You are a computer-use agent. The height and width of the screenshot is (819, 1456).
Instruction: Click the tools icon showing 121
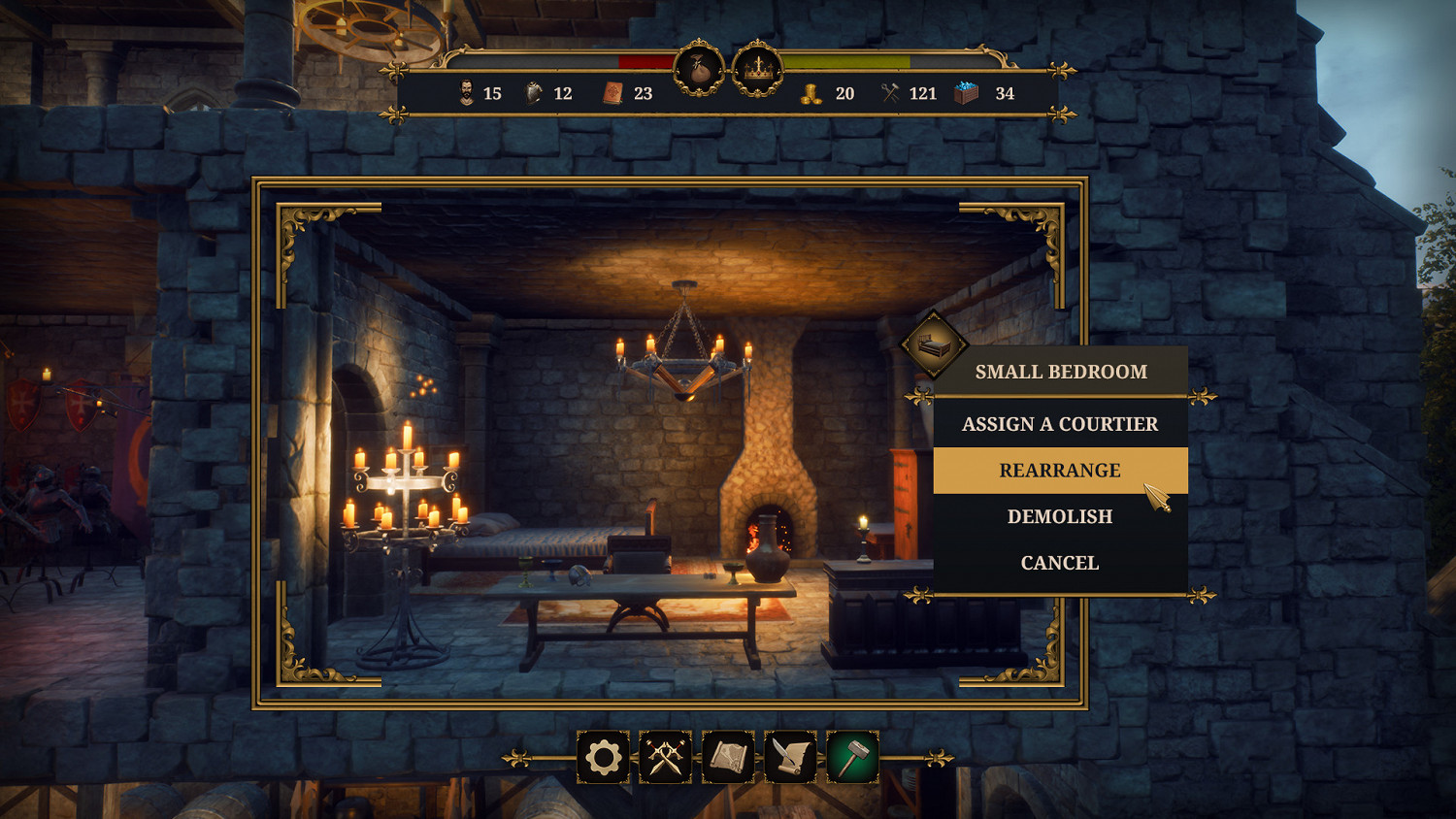click(888, 93)
